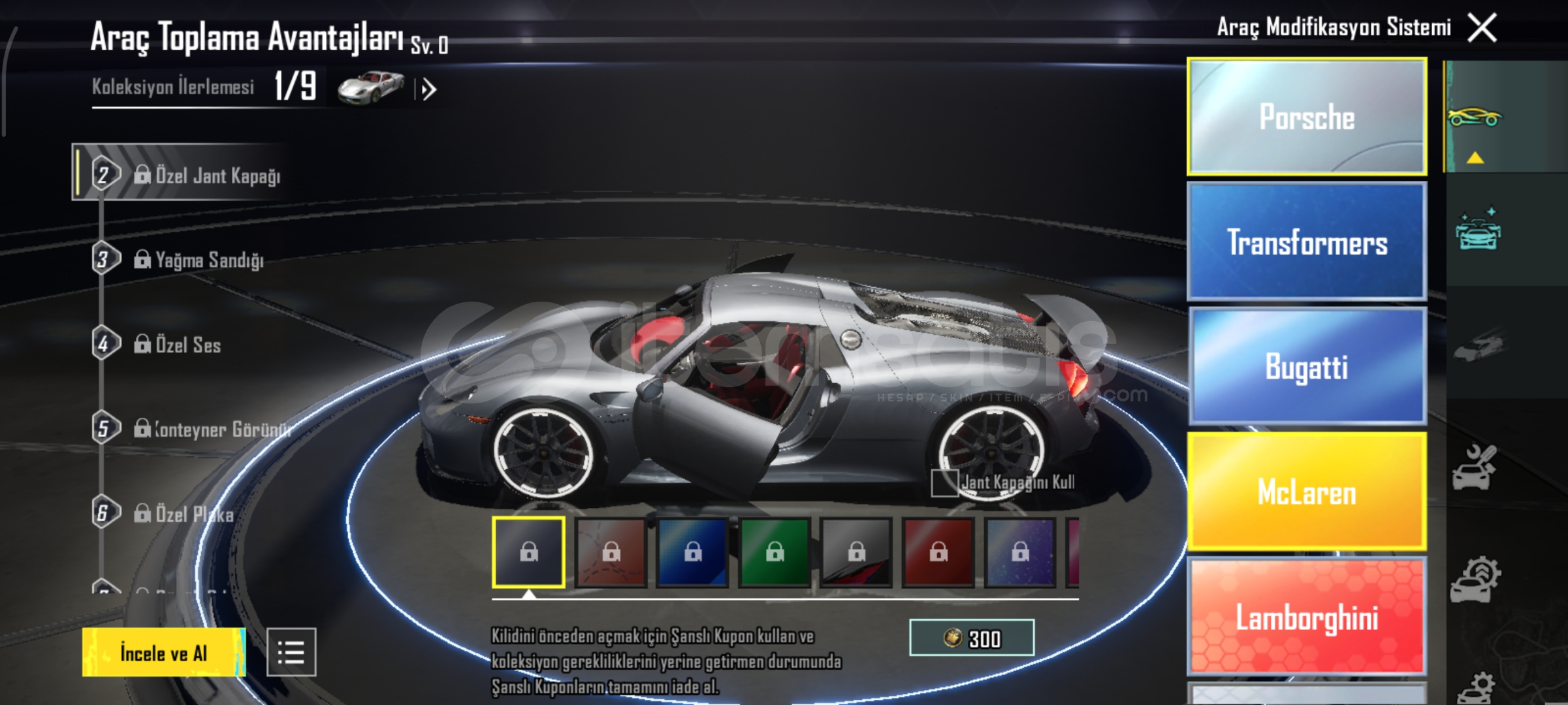Pick the locked blue paint swatch
The height and width of the screenshot is (705, 1568).
[x=693, y=553]
